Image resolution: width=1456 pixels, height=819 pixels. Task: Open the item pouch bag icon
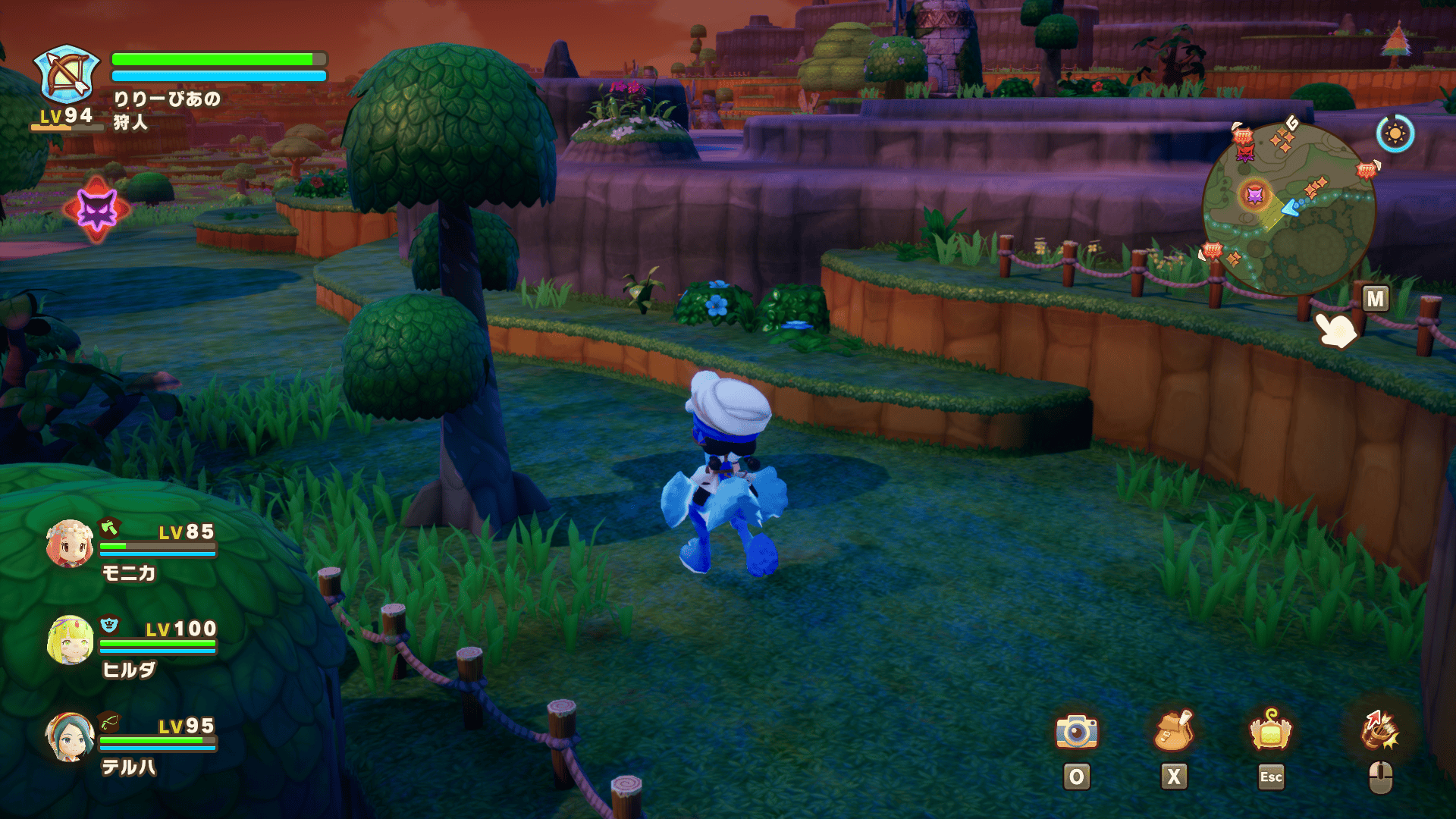(1173, 731)
